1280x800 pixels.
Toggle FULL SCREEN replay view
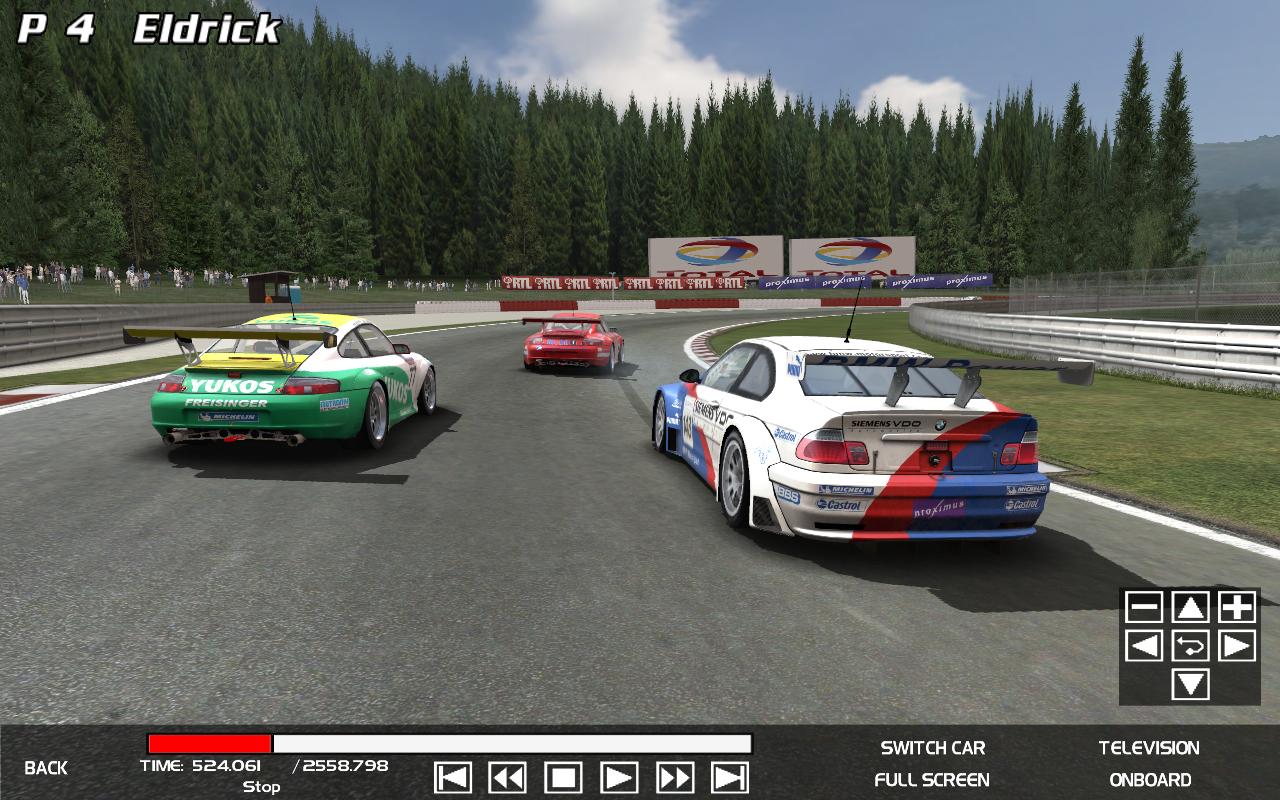point(932,780)
